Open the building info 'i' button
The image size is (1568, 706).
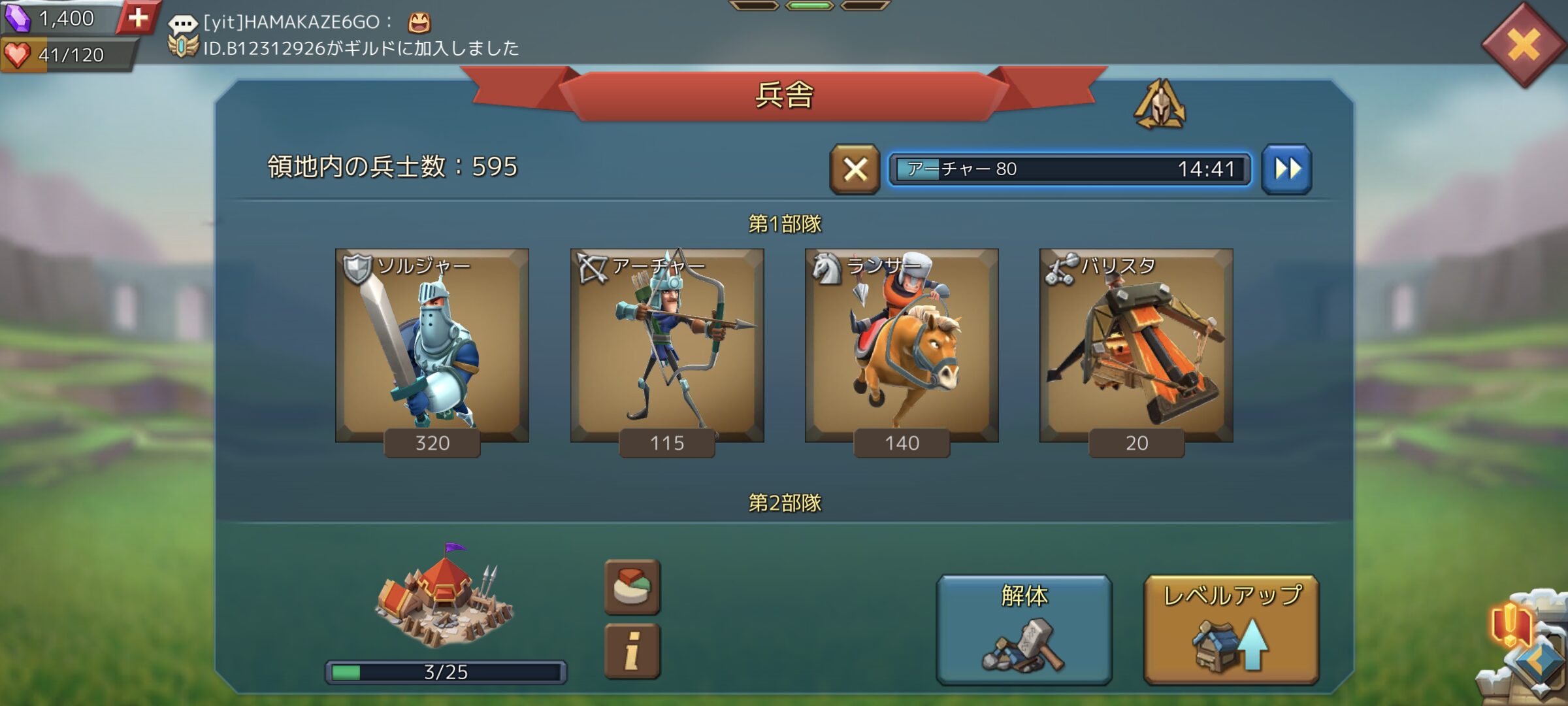pos(632,651)
